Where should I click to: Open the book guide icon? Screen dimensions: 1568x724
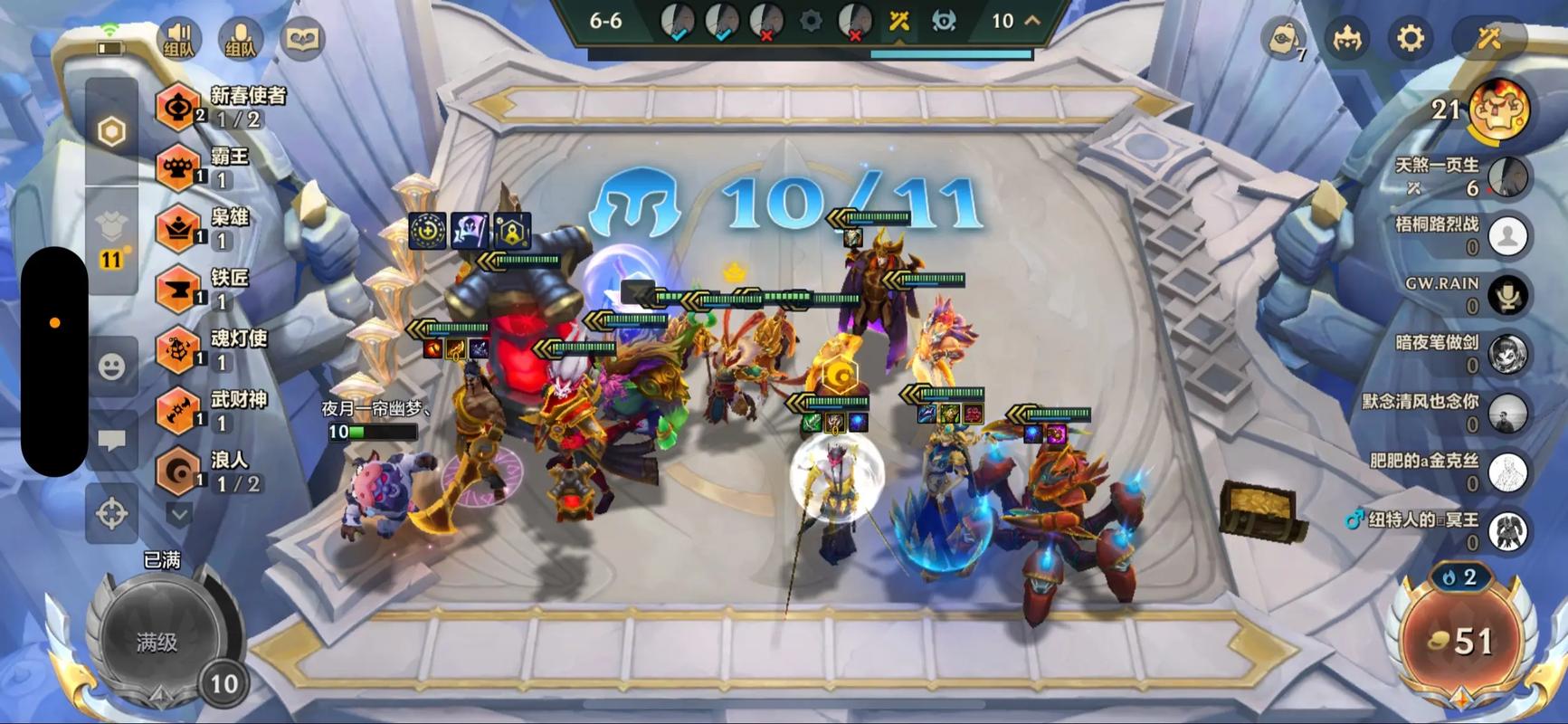[x=301, y=39]
